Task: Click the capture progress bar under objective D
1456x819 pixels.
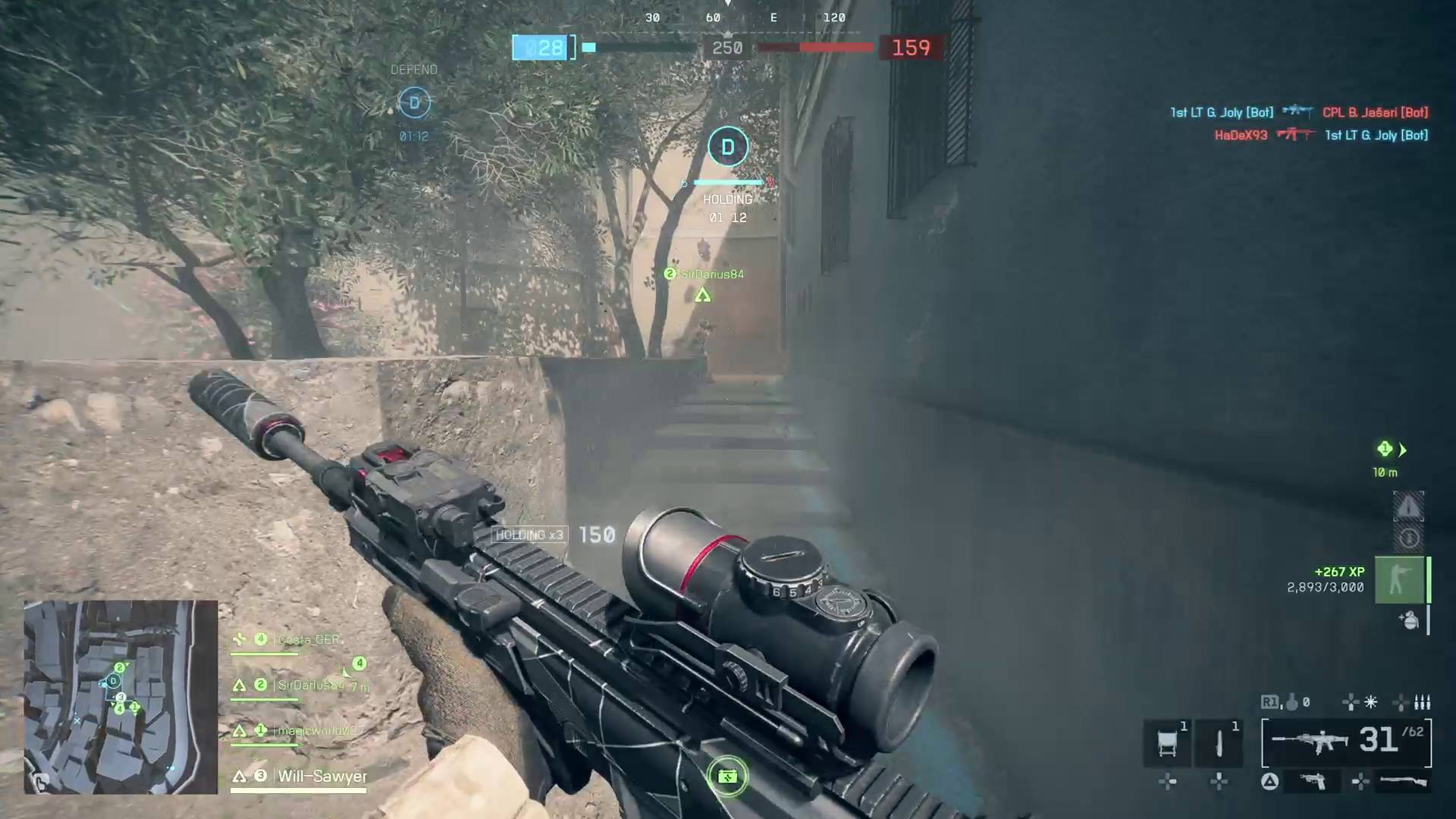Action: click(x=728, y=182)
